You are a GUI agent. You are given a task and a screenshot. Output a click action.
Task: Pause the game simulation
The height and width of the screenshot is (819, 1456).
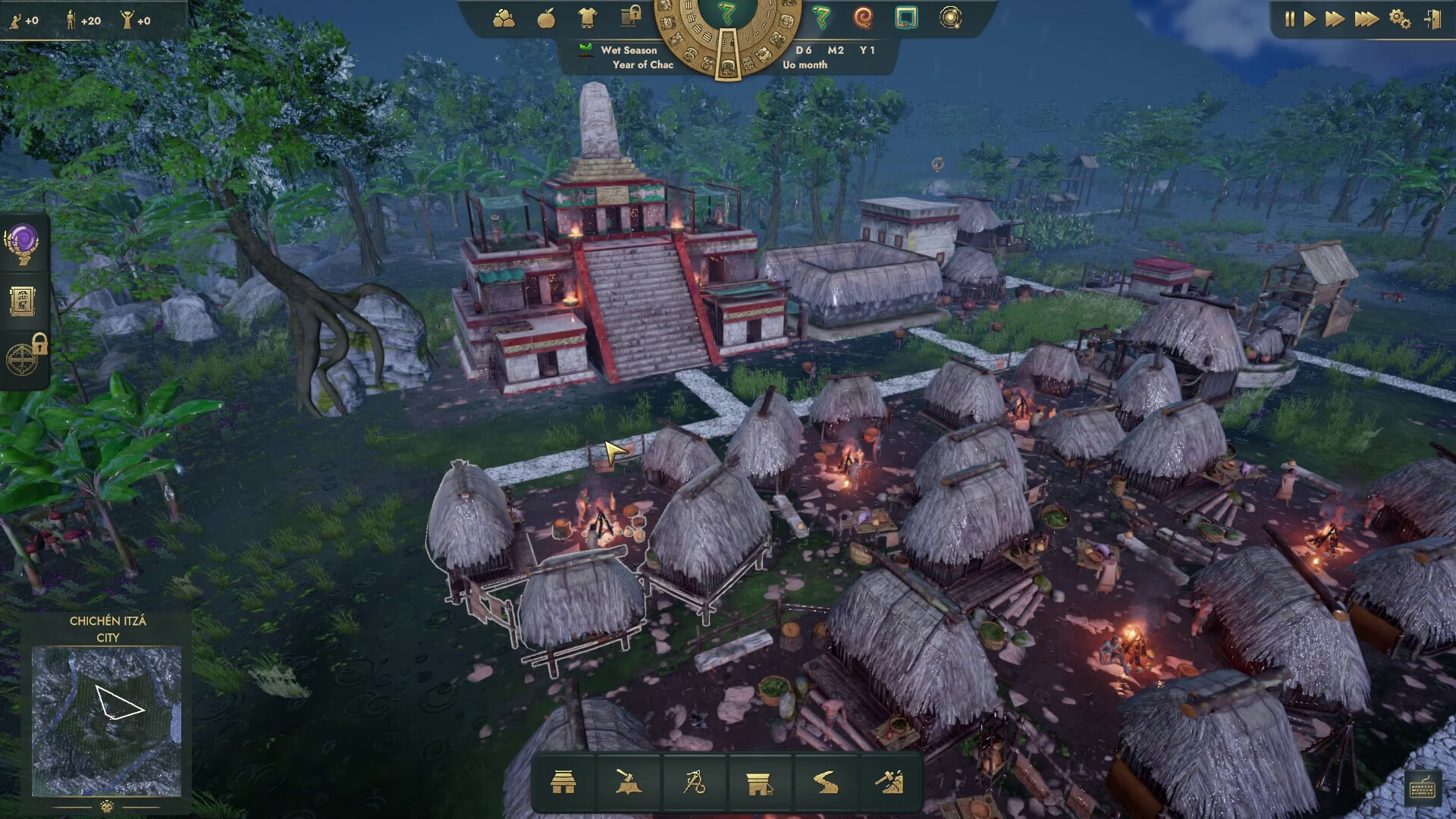pos(1290,19)
